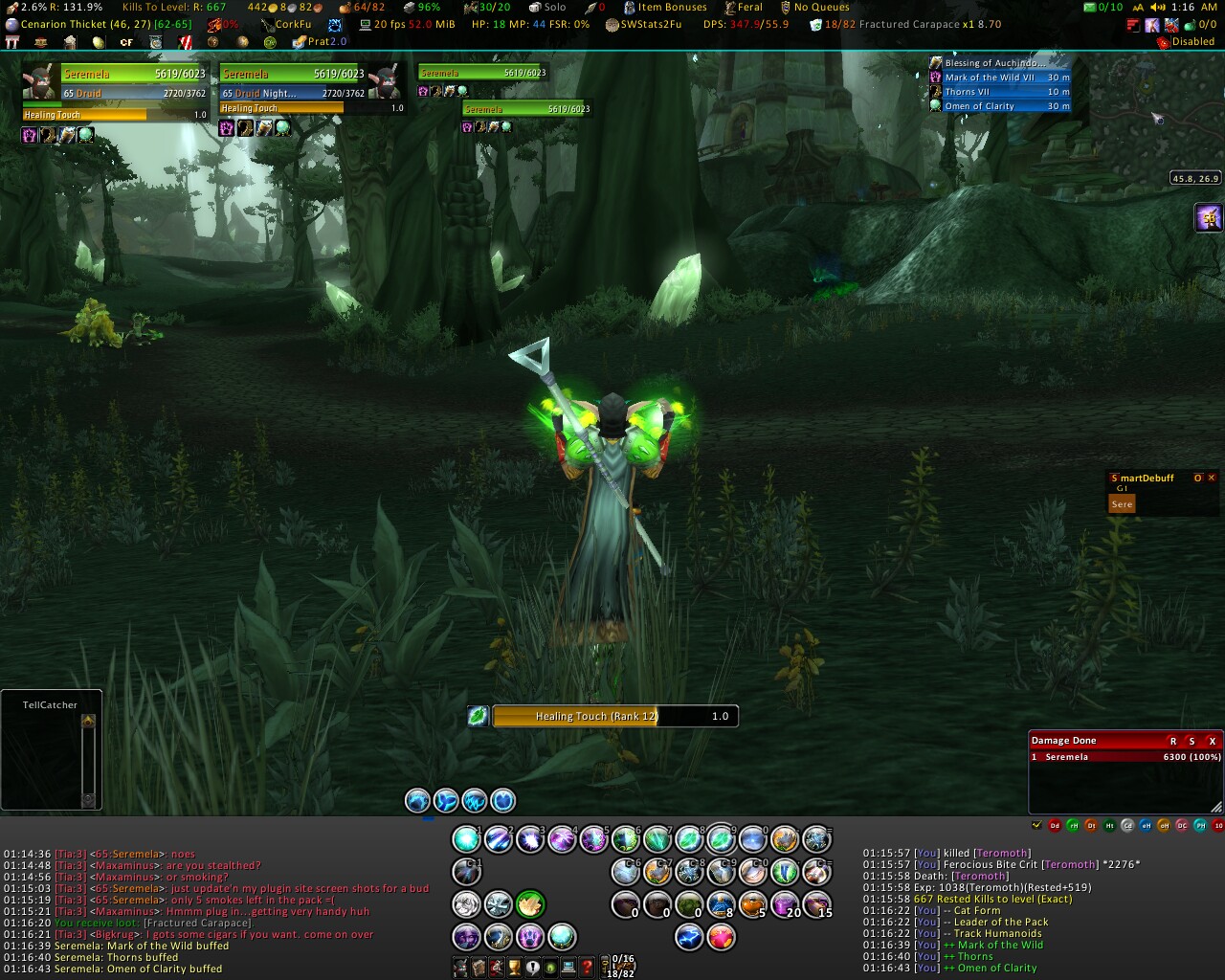Screen dimensions: 1225x980
Task: Click the Sere button in SmartDebuff
Action: click(x=1122, y=504)
